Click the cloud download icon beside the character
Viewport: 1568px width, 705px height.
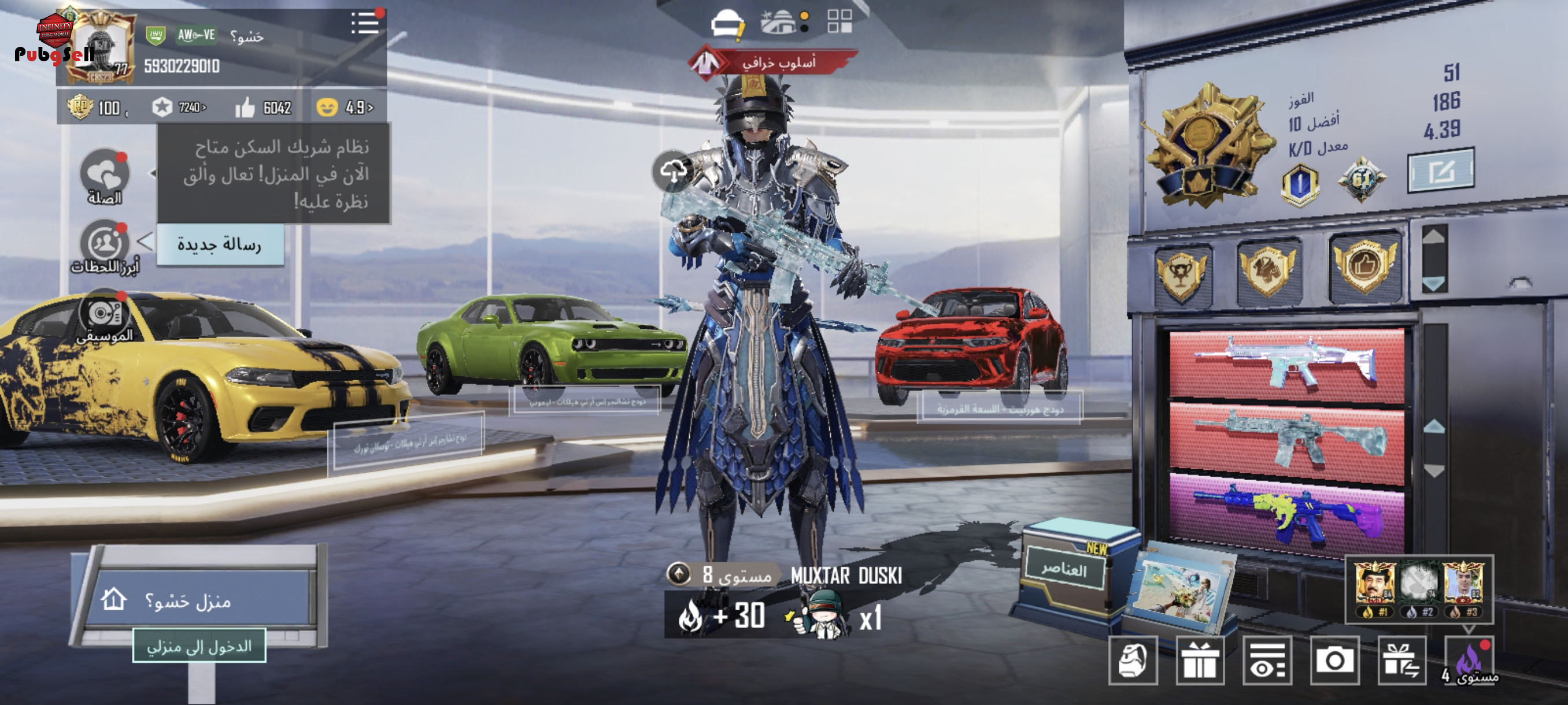point(672,171)
